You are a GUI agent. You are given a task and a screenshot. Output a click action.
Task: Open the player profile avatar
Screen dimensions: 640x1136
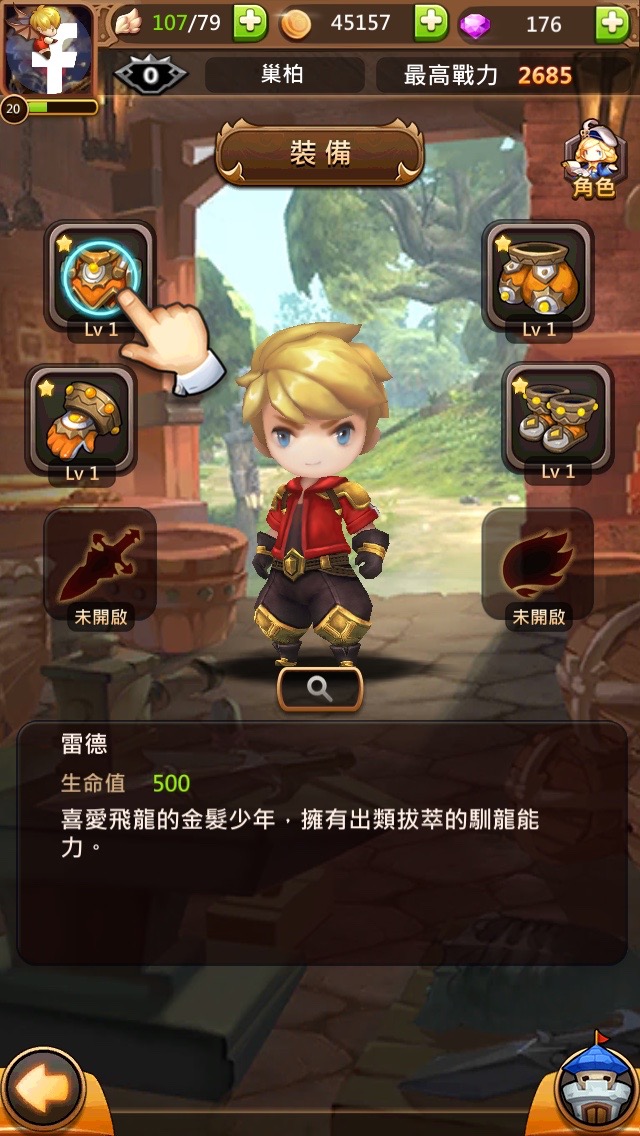tap(48, 50)
